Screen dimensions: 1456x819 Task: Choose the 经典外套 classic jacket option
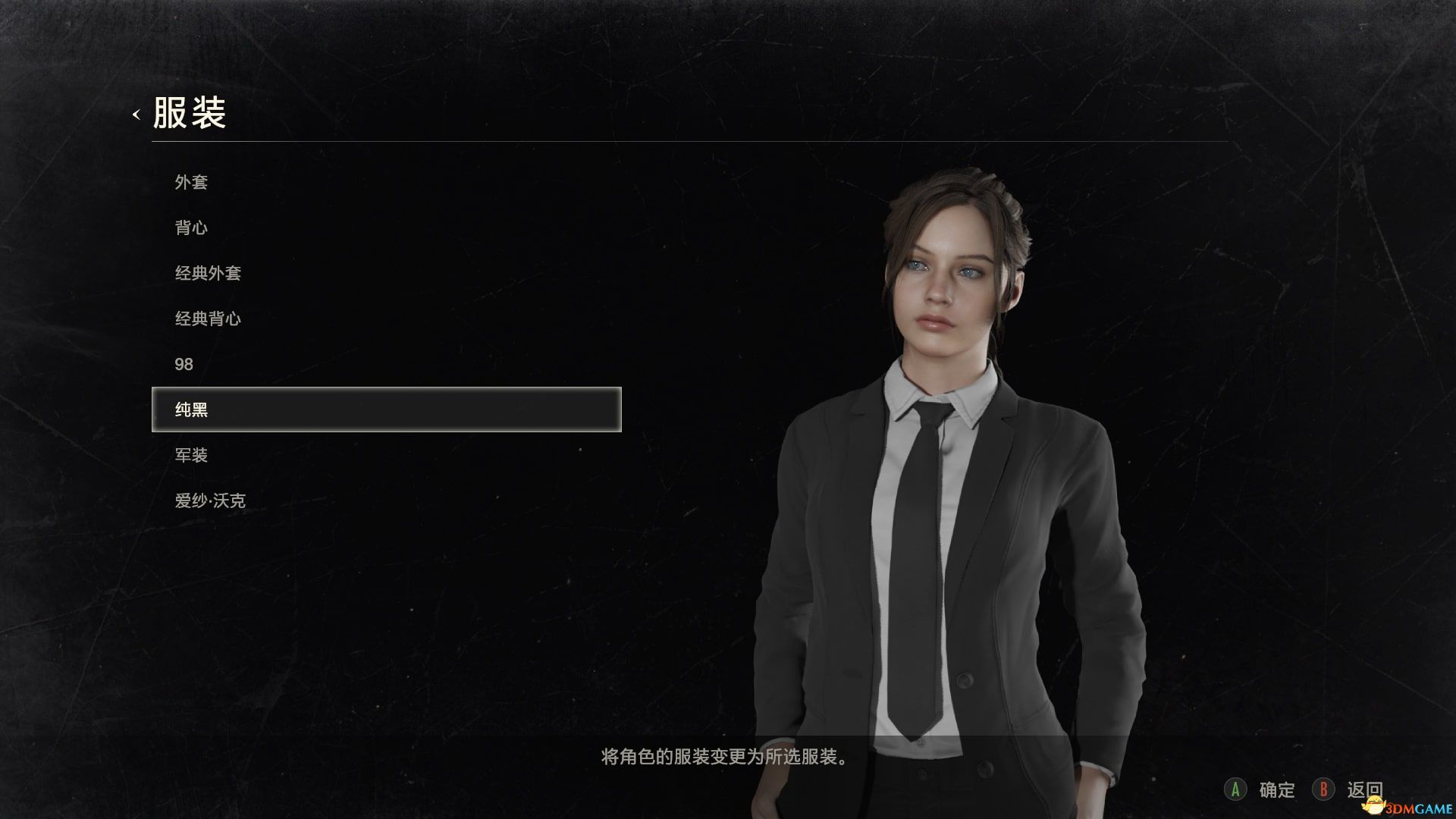(x=208, y=273)
